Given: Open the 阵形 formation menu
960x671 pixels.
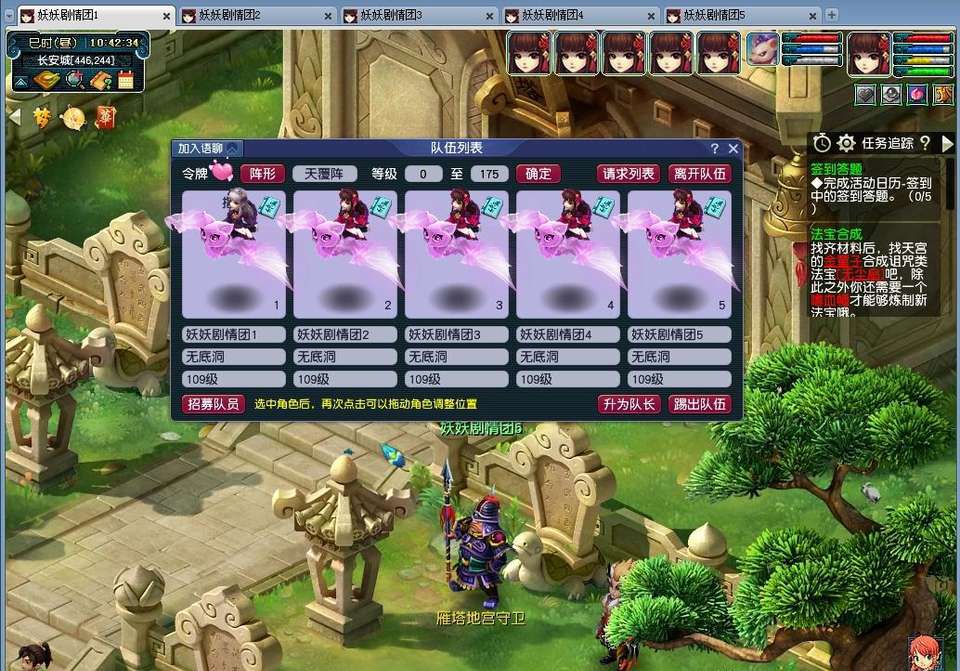Looking at the screenshot, I should point(262,173).
